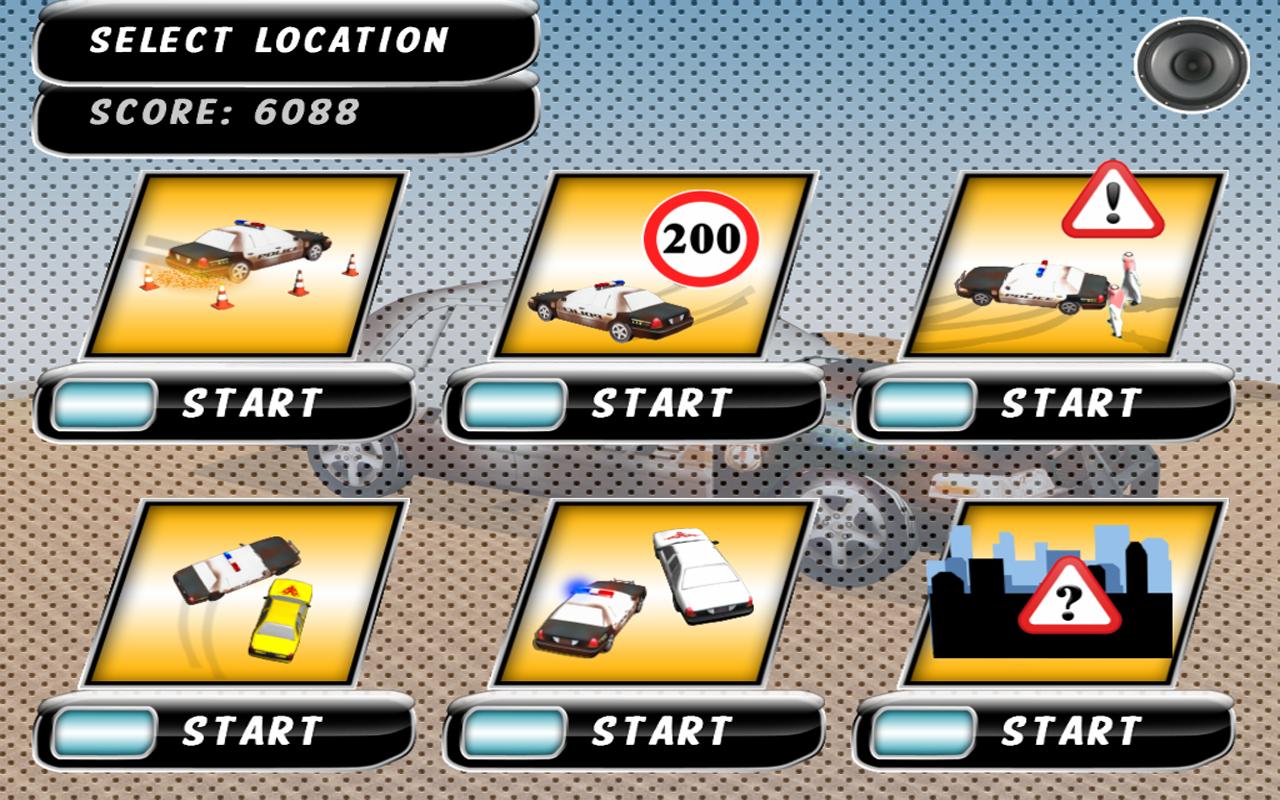Select the yellow taxi chase location tile

coord(247,593)
